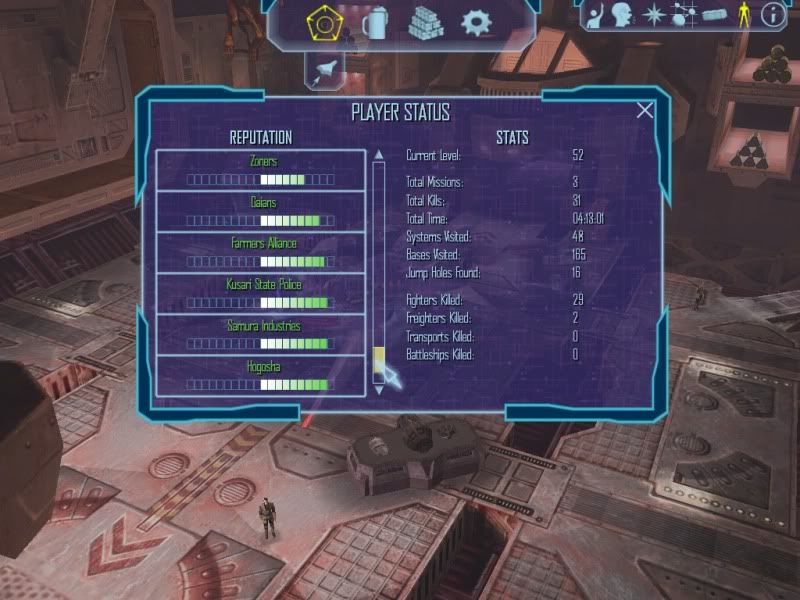The width and height of the screenshot is (800, 600).
Task: Select the Farmers Alliance reputation row
Action: [261, 252]
